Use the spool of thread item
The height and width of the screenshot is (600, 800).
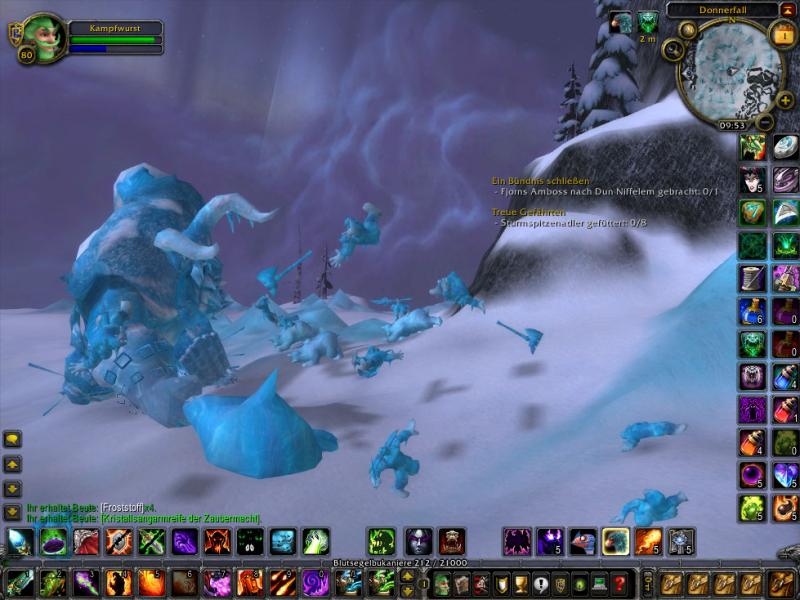(x=752, y=277)
